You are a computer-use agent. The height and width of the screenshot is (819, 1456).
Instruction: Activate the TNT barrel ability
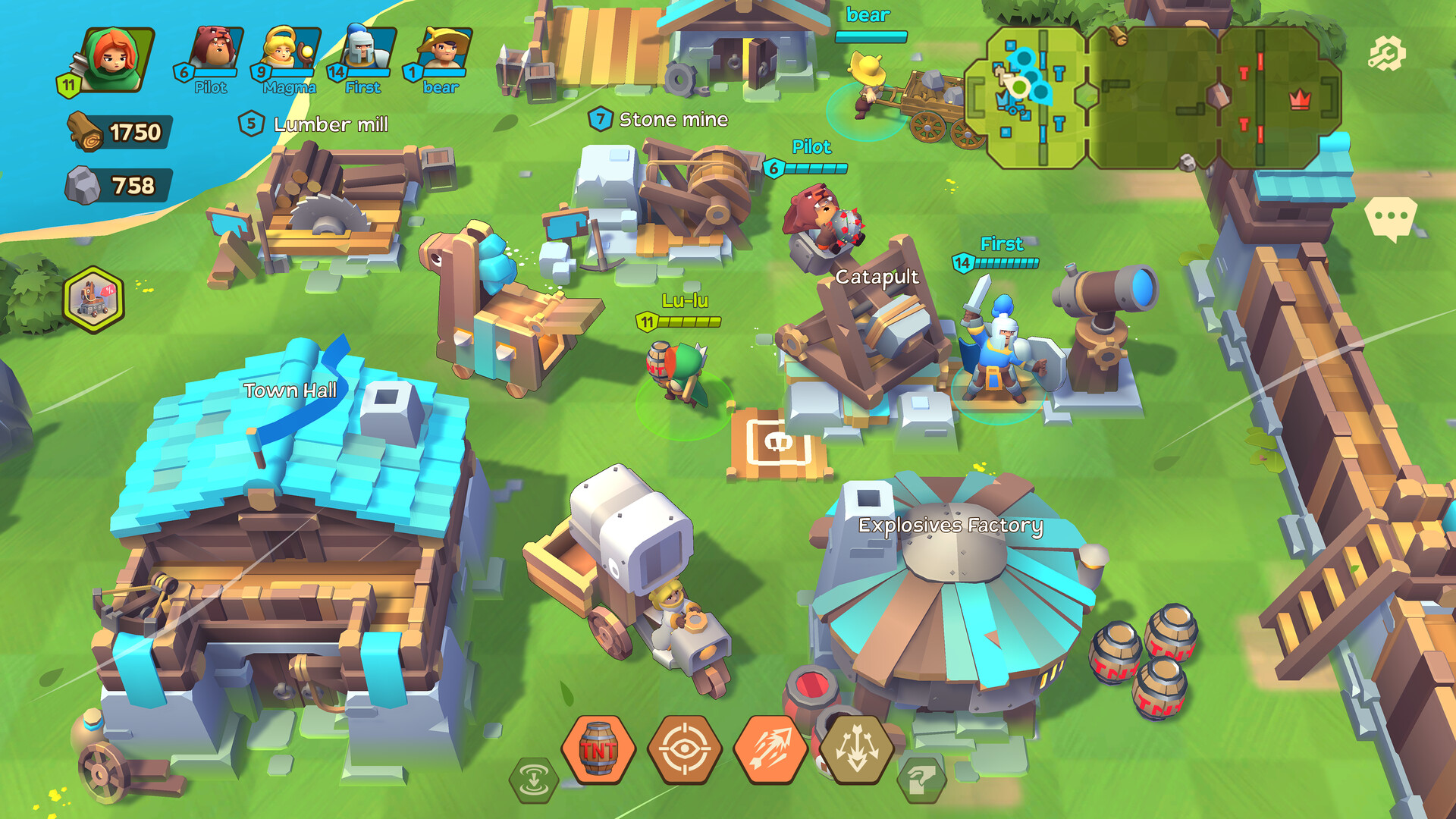pyautogui.click(x=598, y=749)
